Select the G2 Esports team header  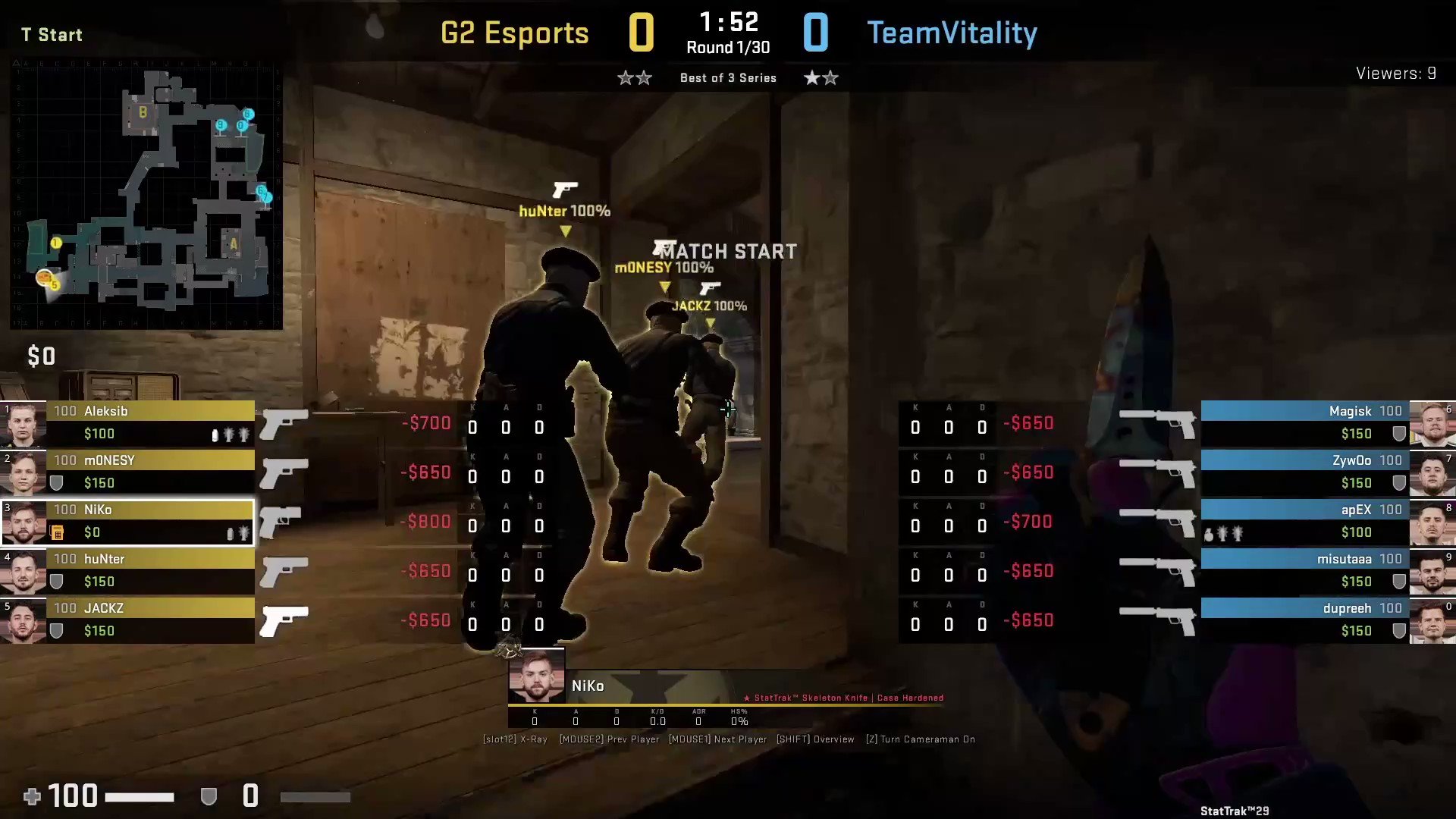click(x=516, y=32)
